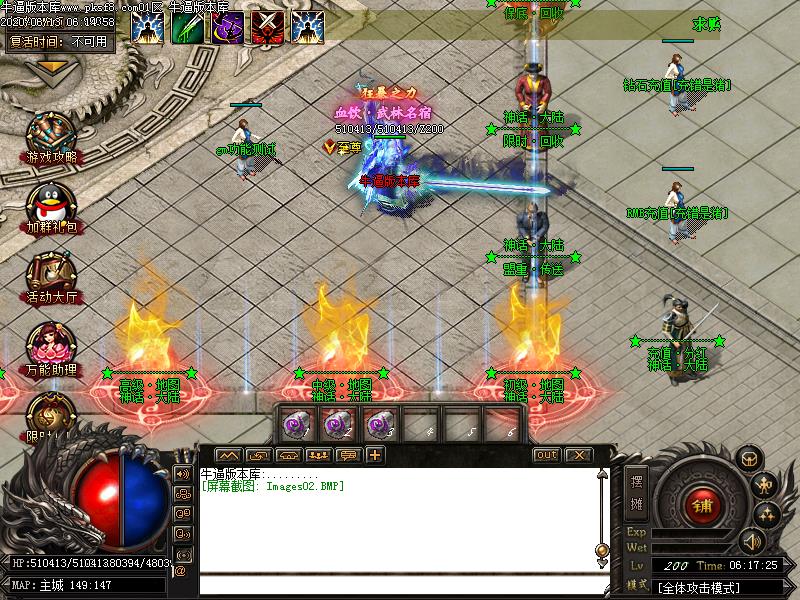Open the 万能助理 assistant icon

(x=51, y=344)
